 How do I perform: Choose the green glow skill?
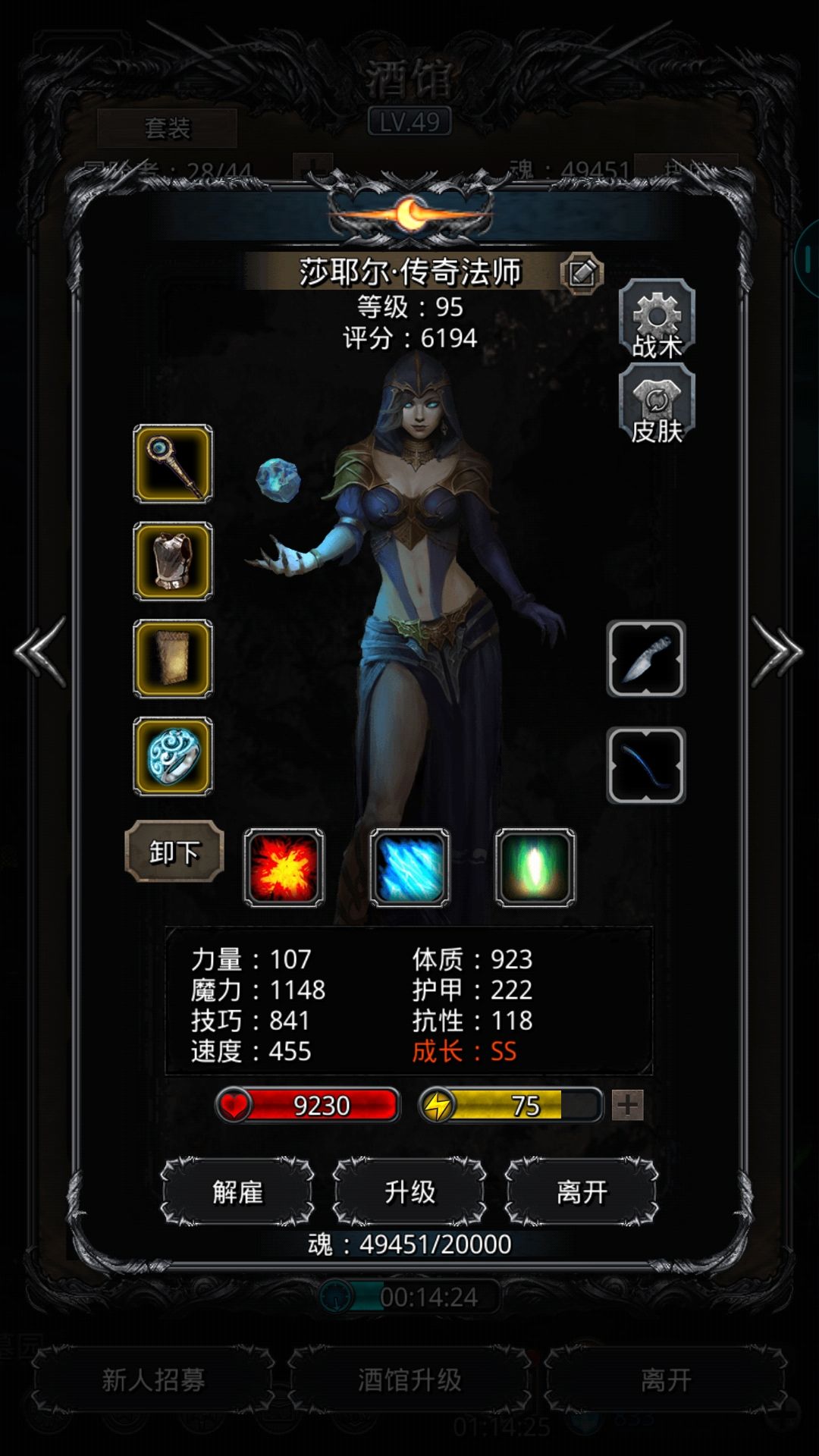(535, 868)
